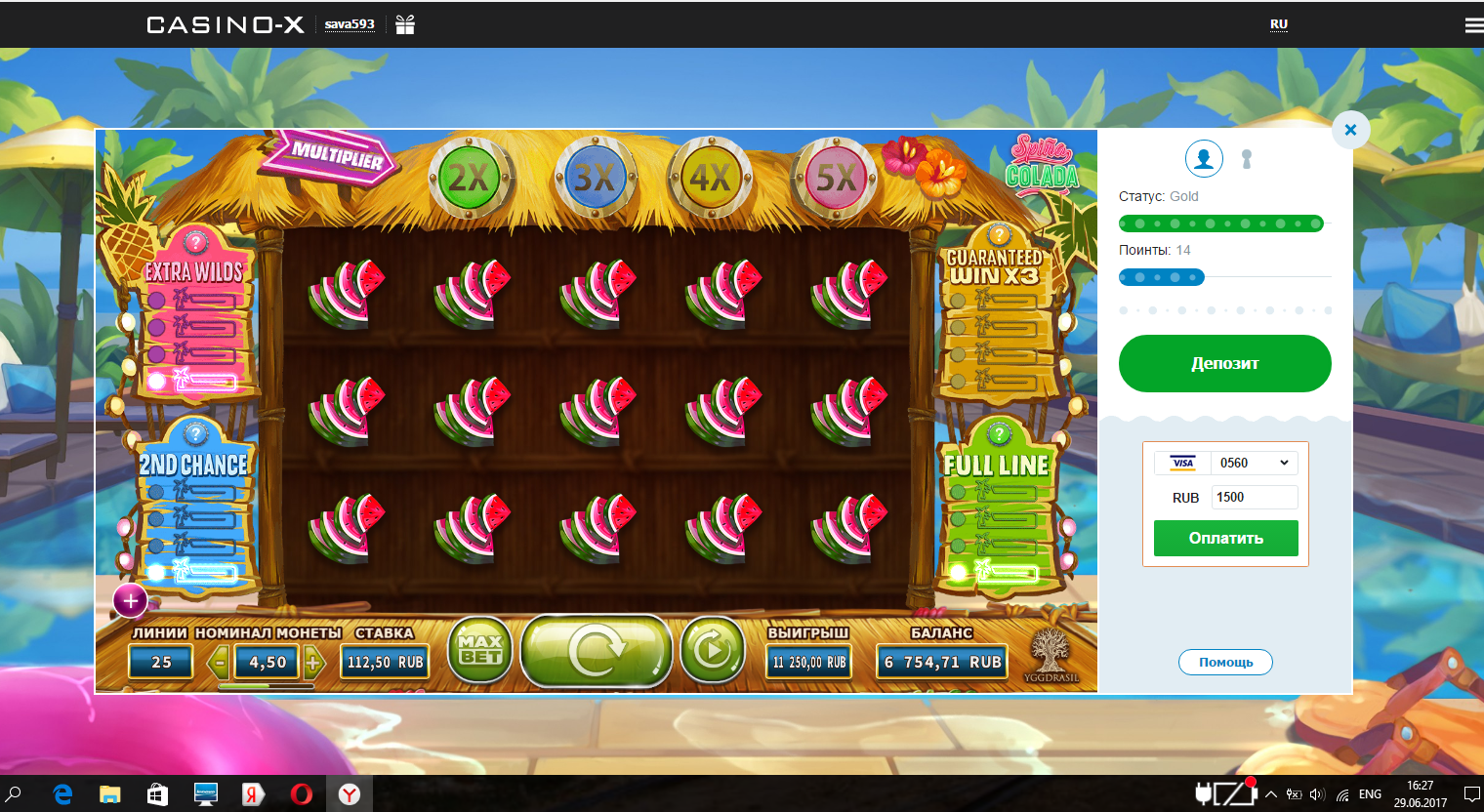Click the green Status points progress bar
This screenshot has height=812, width=1484.
point(1221,223)
